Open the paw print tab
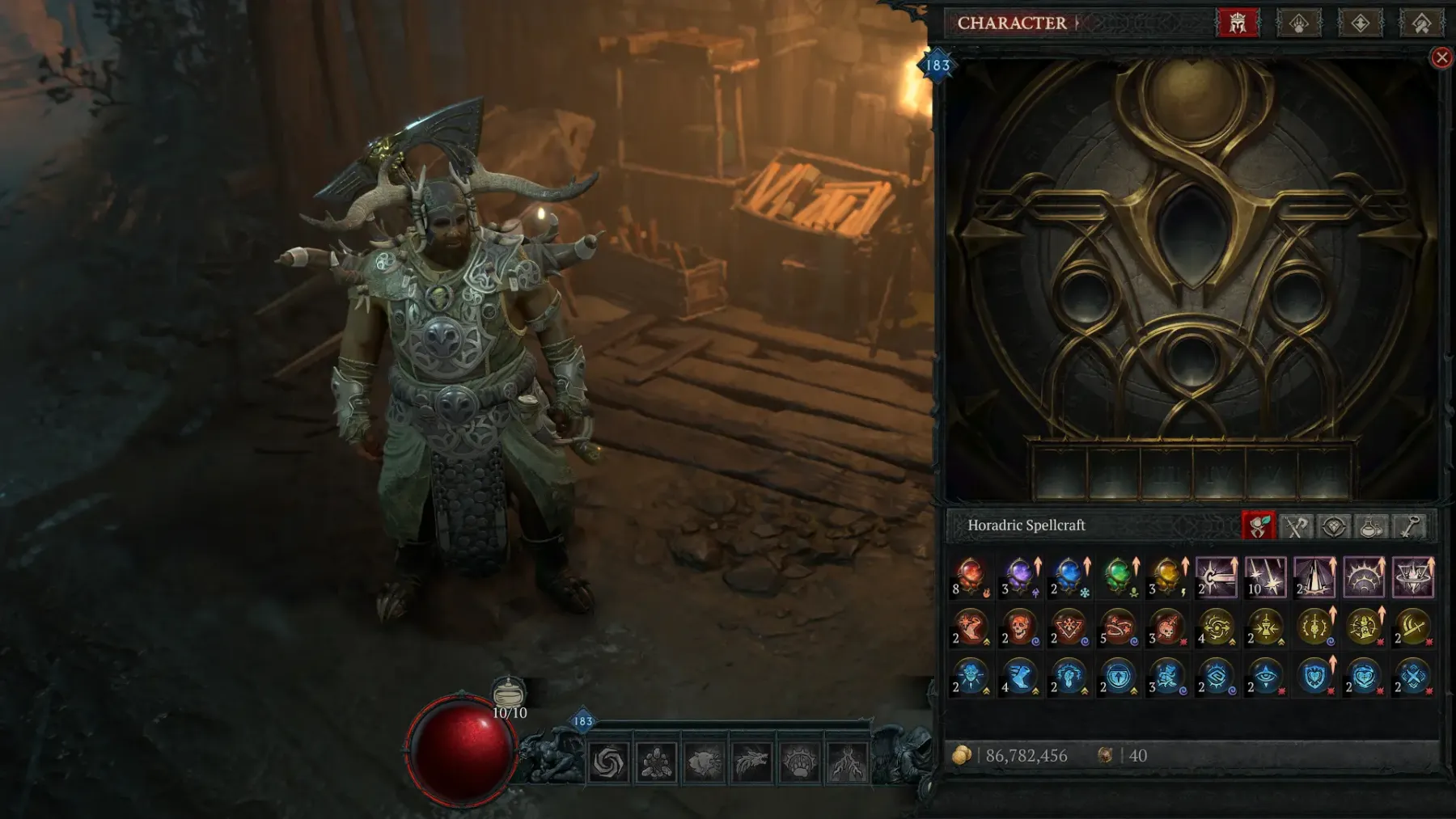The height and width of the screenshot is (819, 1456). click(x=1298, y=23)
